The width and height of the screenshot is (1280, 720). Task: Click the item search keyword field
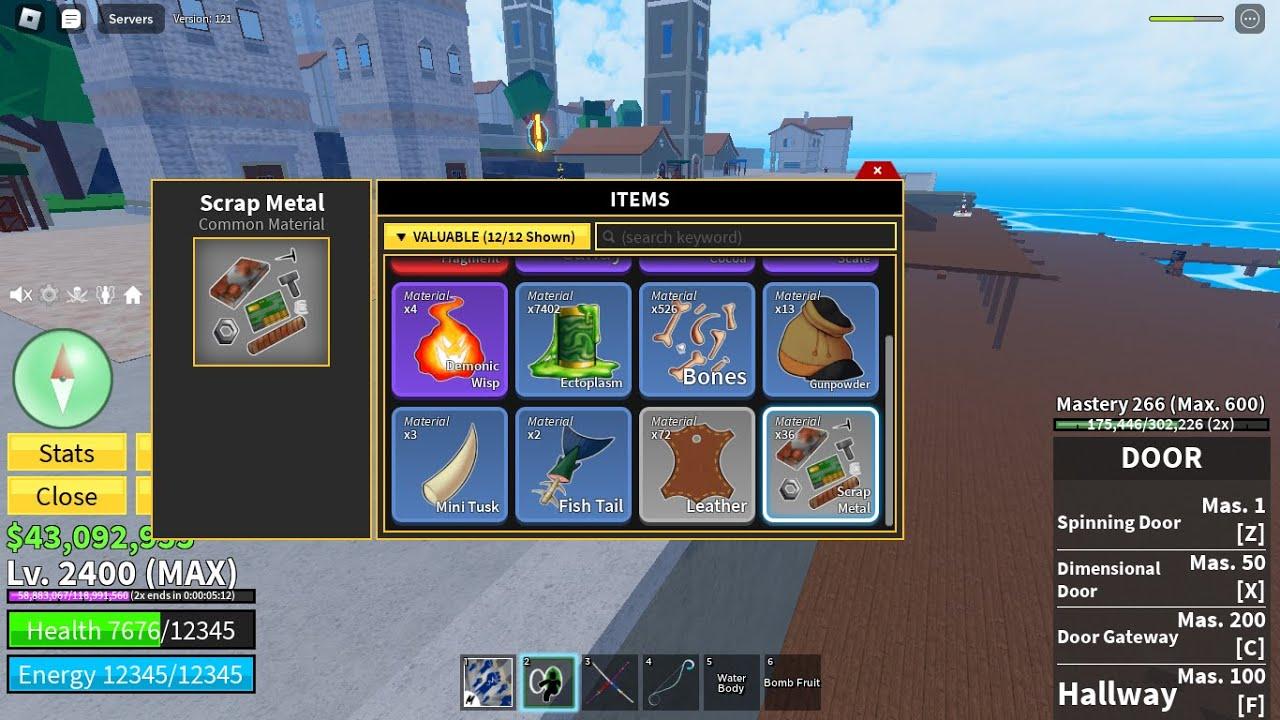click(746, 237)
